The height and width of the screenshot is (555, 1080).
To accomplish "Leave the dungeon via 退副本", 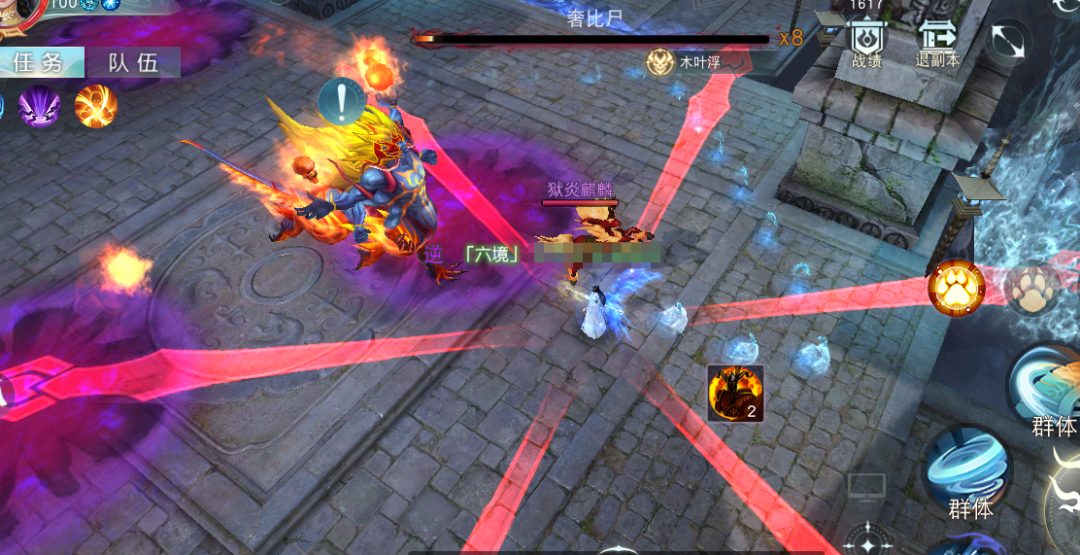I will (x=937, y=43).
